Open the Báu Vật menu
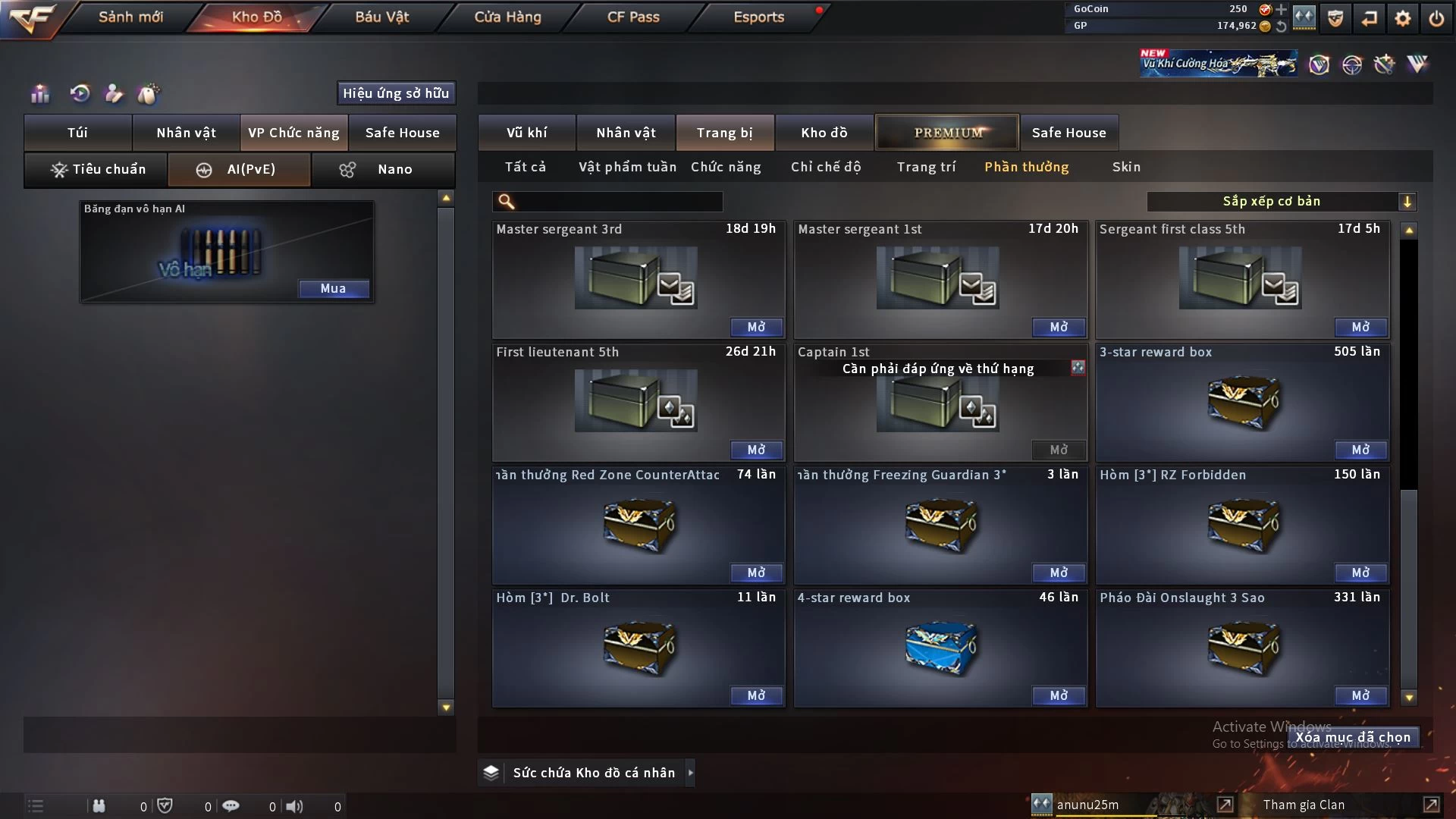 click(x=382, y=17)
